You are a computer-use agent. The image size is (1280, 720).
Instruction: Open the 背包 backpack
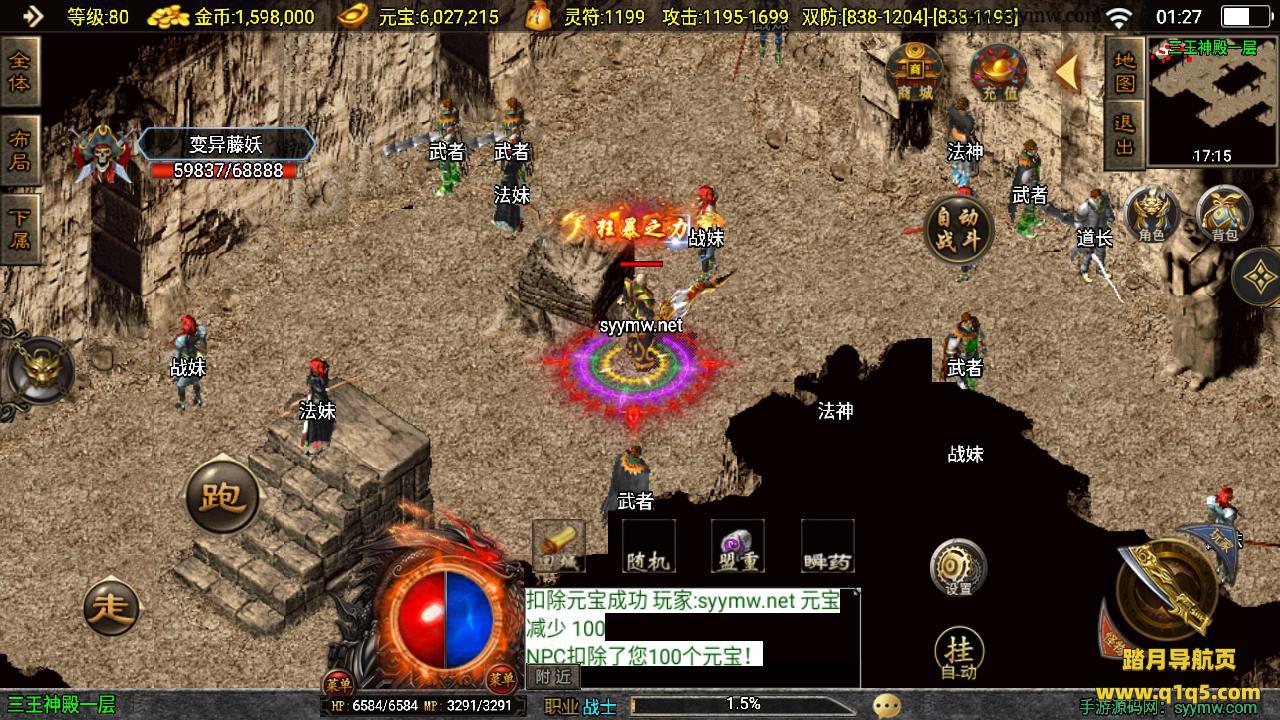tap(1224, 213)
